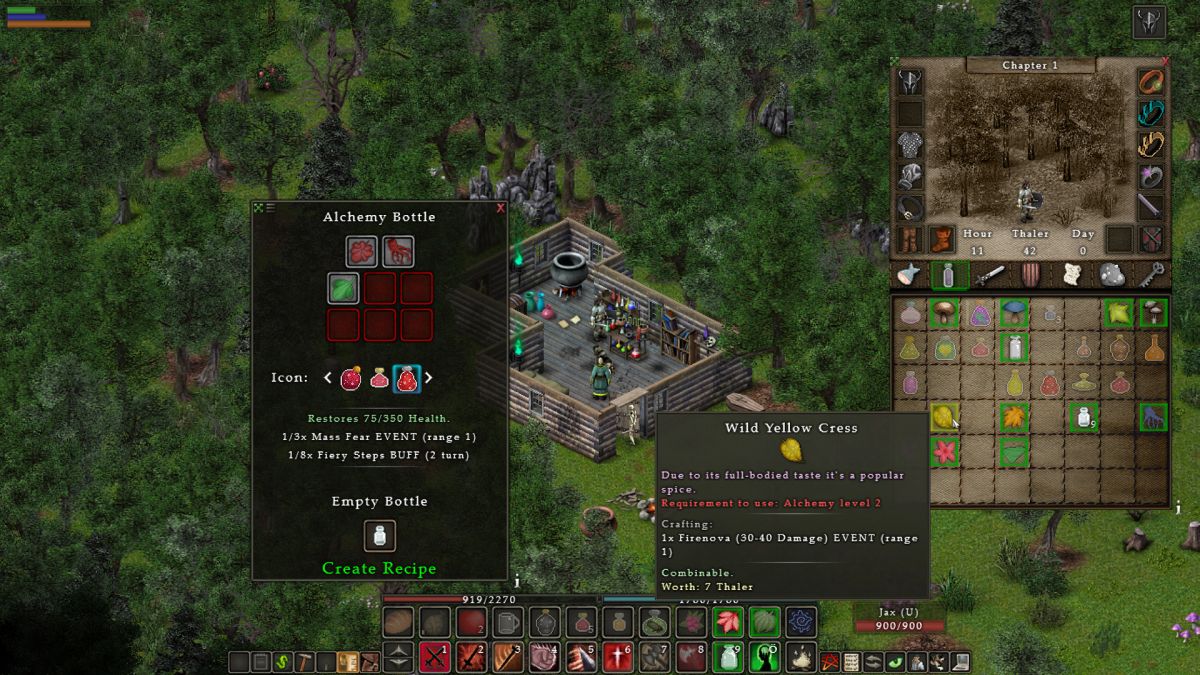Open the horned helmet menu in top corner

point(1149,22)
